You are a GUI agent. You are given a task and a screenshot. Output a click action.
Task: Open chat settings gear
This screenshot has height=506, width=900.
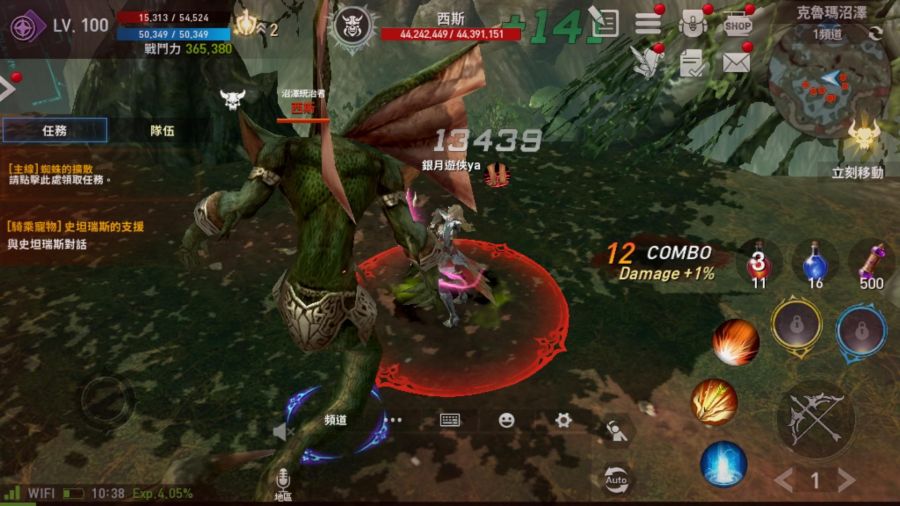tap(563, 420)
